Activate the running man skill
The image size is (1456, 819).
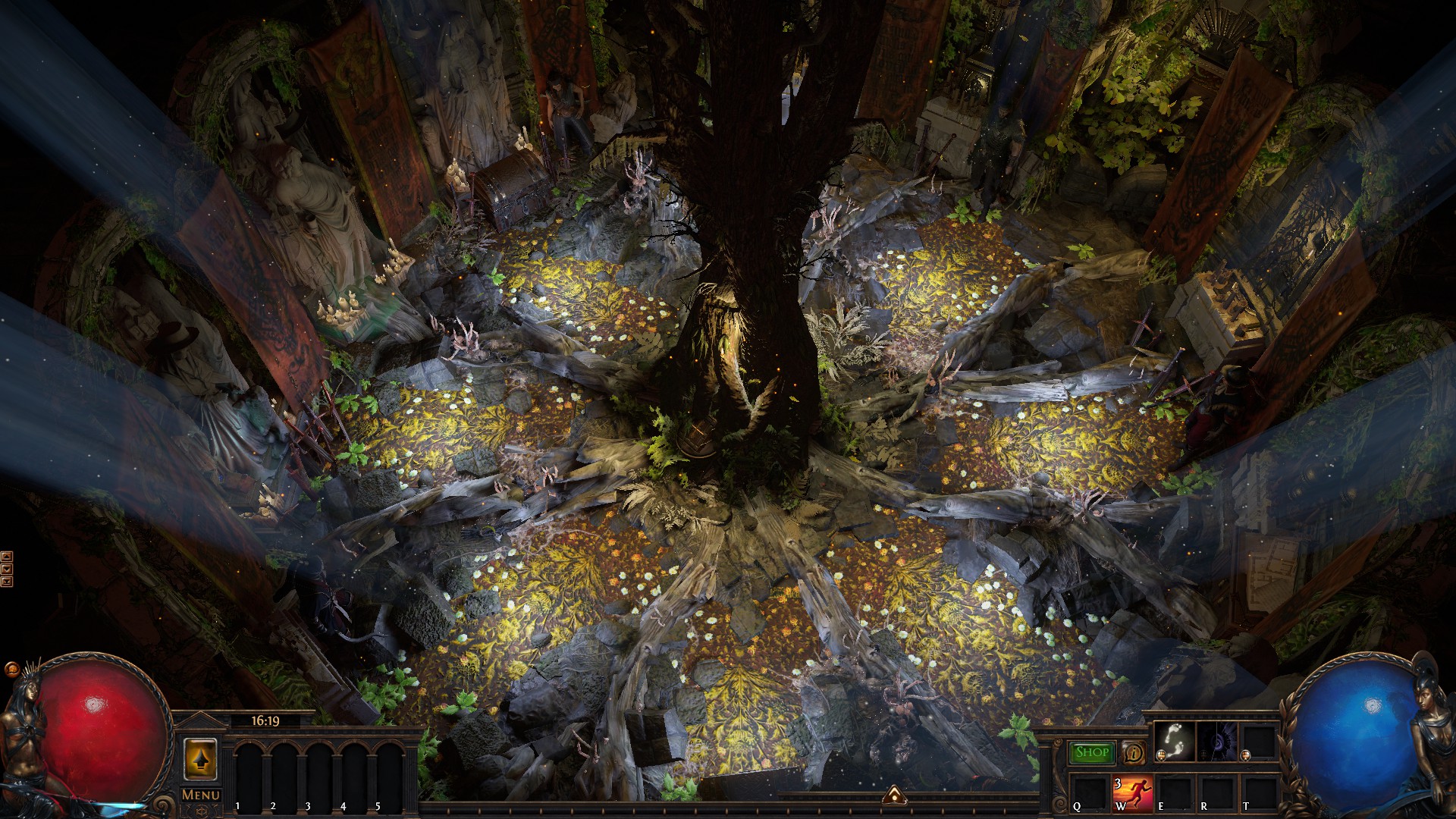(x=1132, y=793)
